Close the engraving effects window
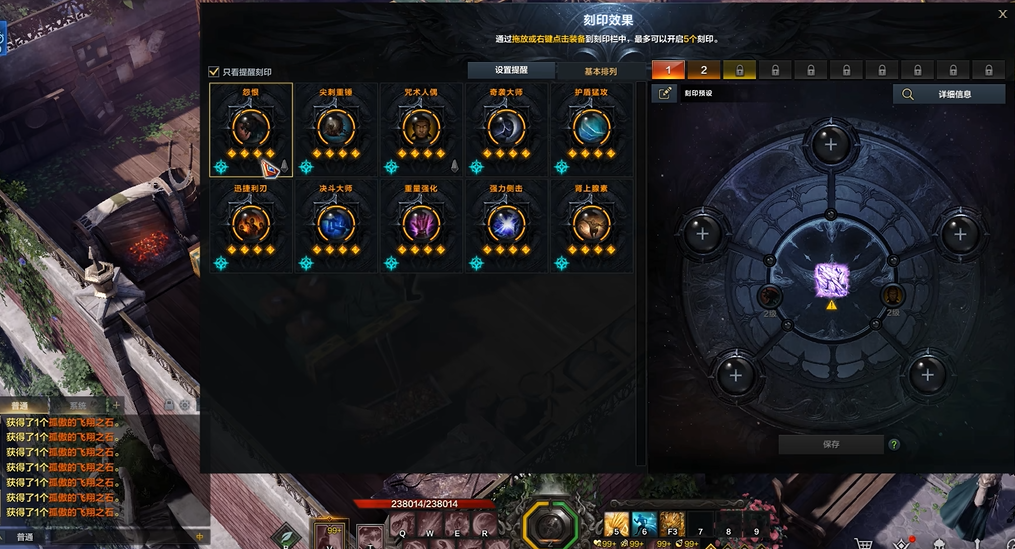 [x=1003, y=14]
